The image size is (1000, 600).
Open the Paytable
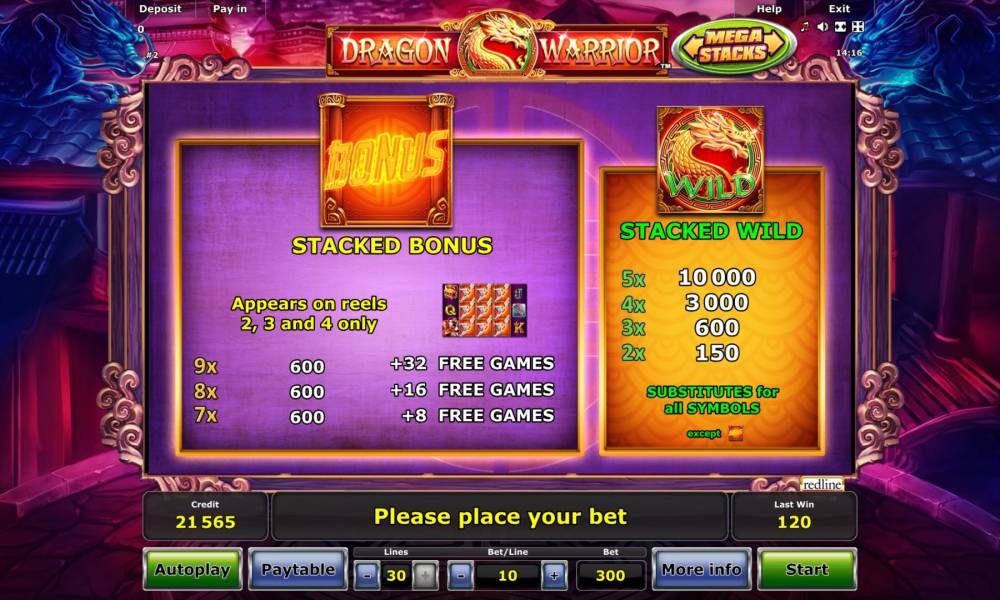tap(298, 570)
